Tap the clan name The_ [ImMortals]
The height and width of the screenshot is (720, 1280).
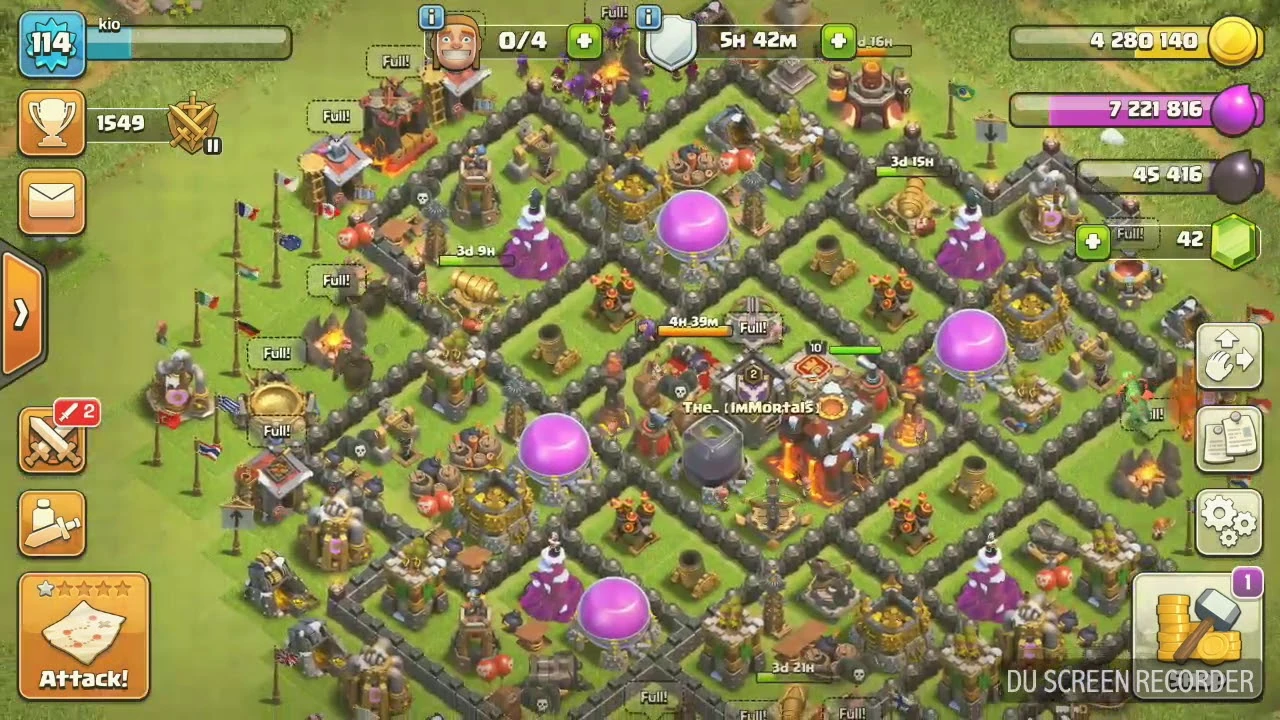tap(753, 408)
